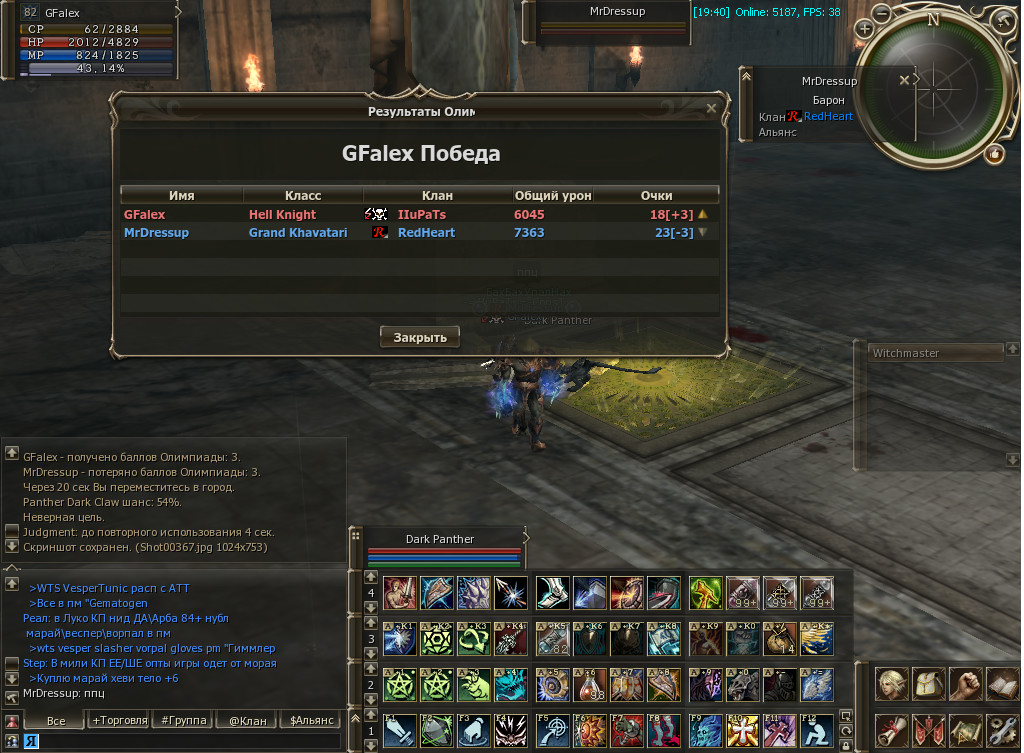Zoom in the minimap with plus button
The height and width of the screenshot is (753, 1024).
[864, 29]
